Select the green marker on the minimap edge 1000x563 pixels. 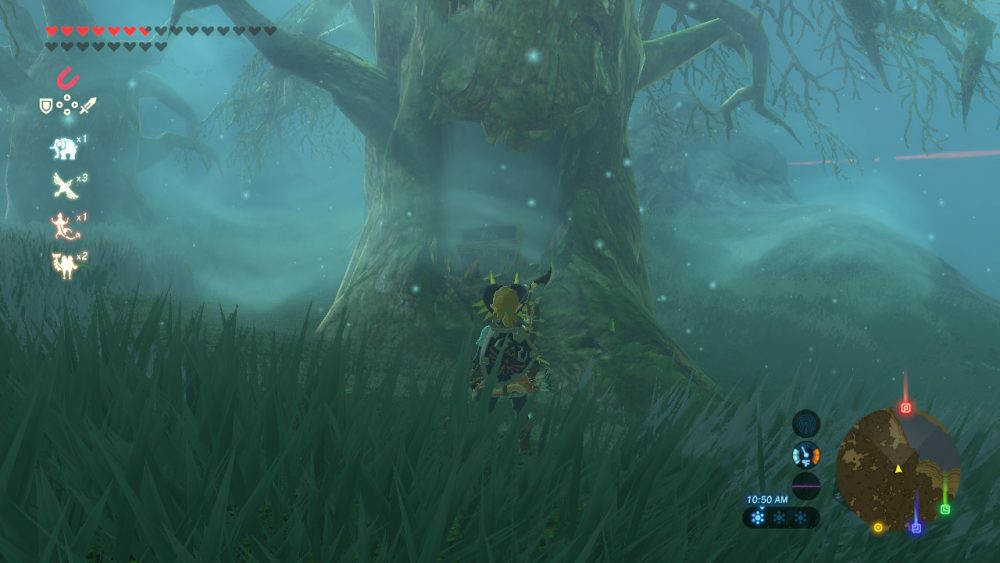(x=945, y=509)
